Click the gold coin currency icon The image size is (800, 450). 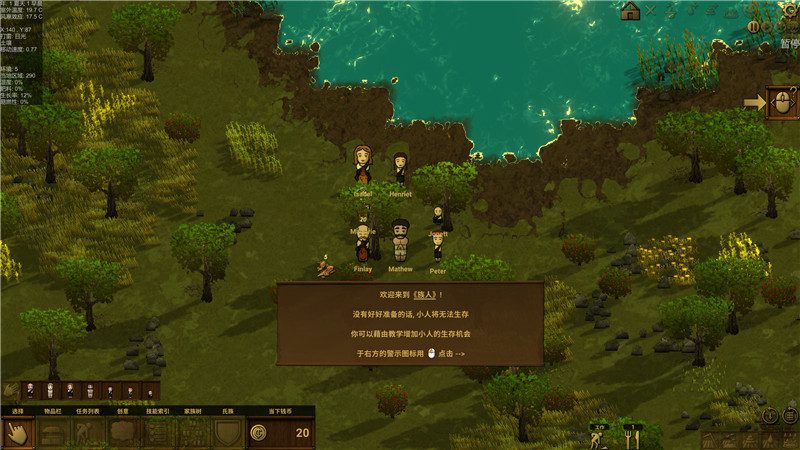point(259,433)
